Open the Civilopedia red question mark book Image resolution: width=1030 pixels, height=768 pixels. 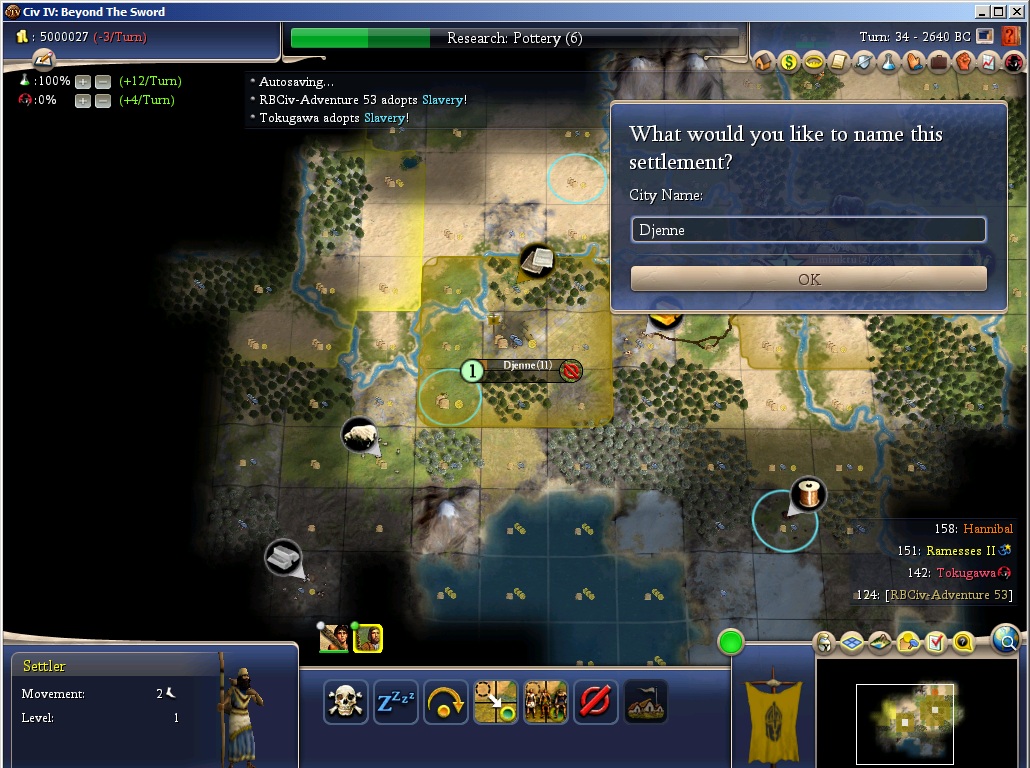point(1011,36)
